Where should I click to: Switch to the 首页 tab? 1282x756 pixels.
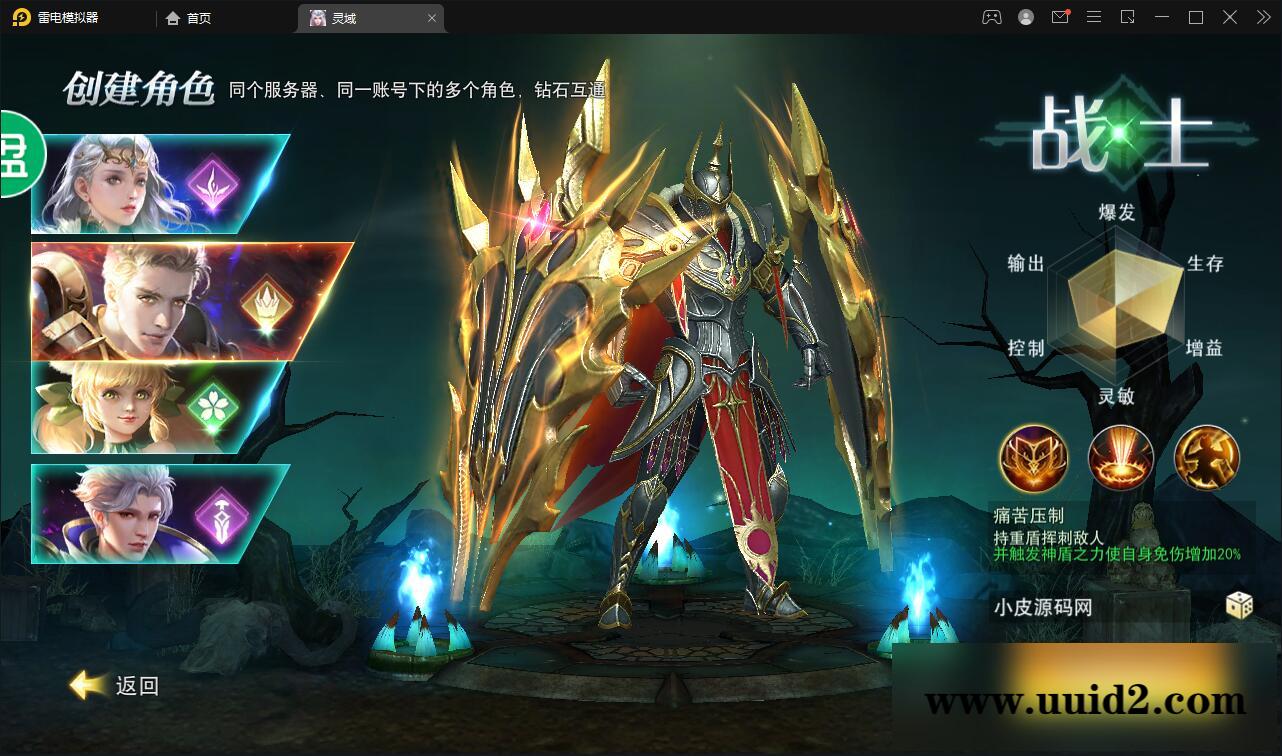tap(188, 17)
